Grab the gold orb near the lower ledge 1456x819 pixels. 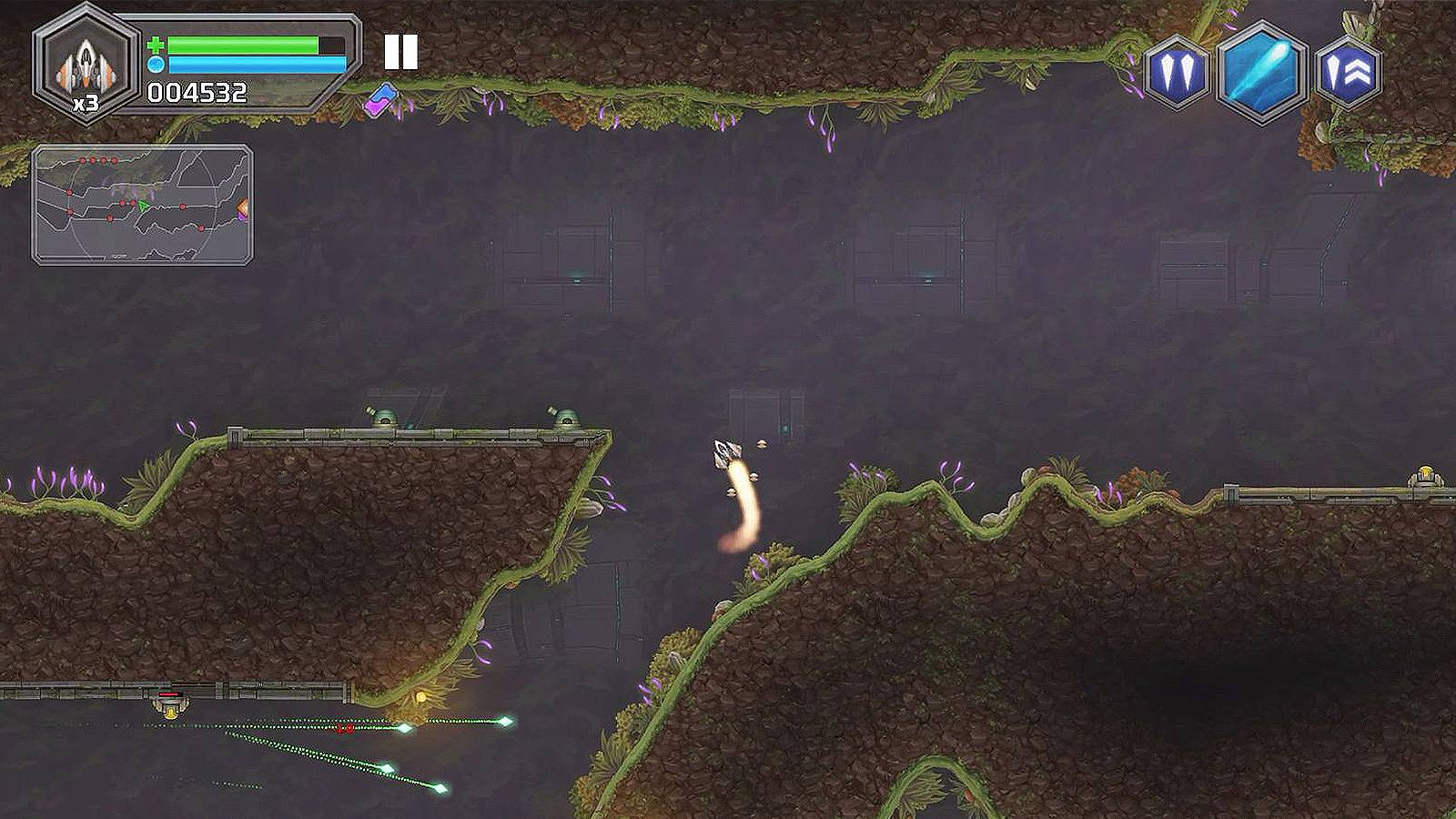pyautogui.click(x=420, y=696)
